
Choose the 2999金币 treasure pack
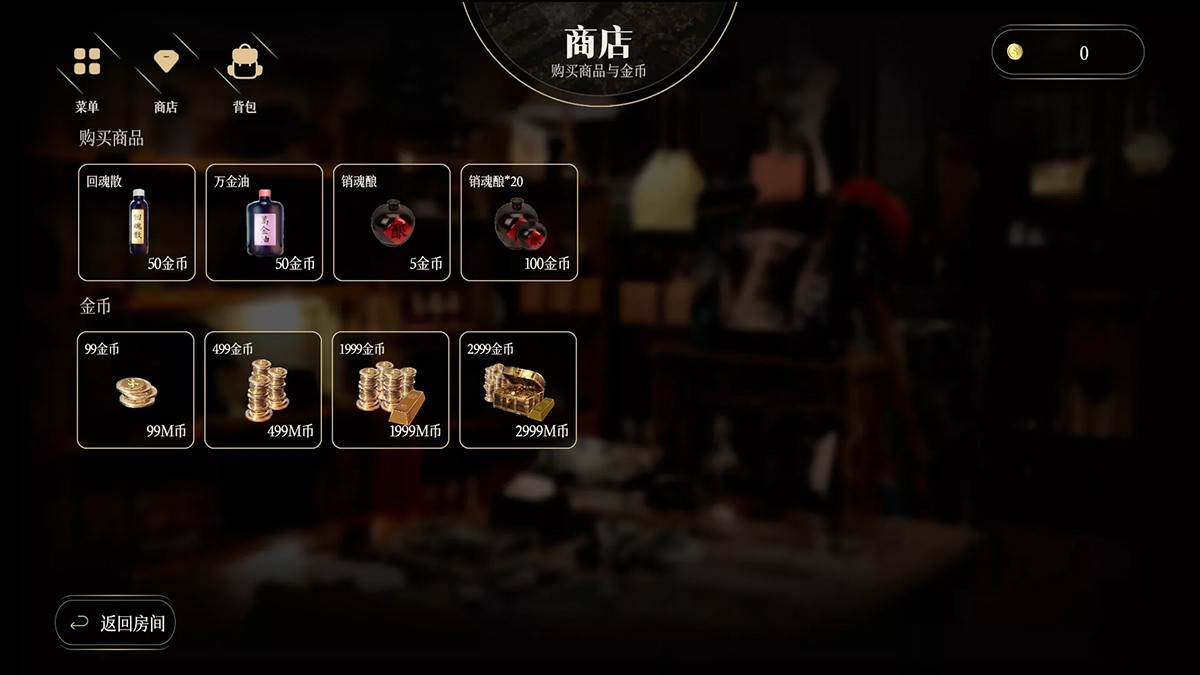pyautogui.click(x=518, y=389)
